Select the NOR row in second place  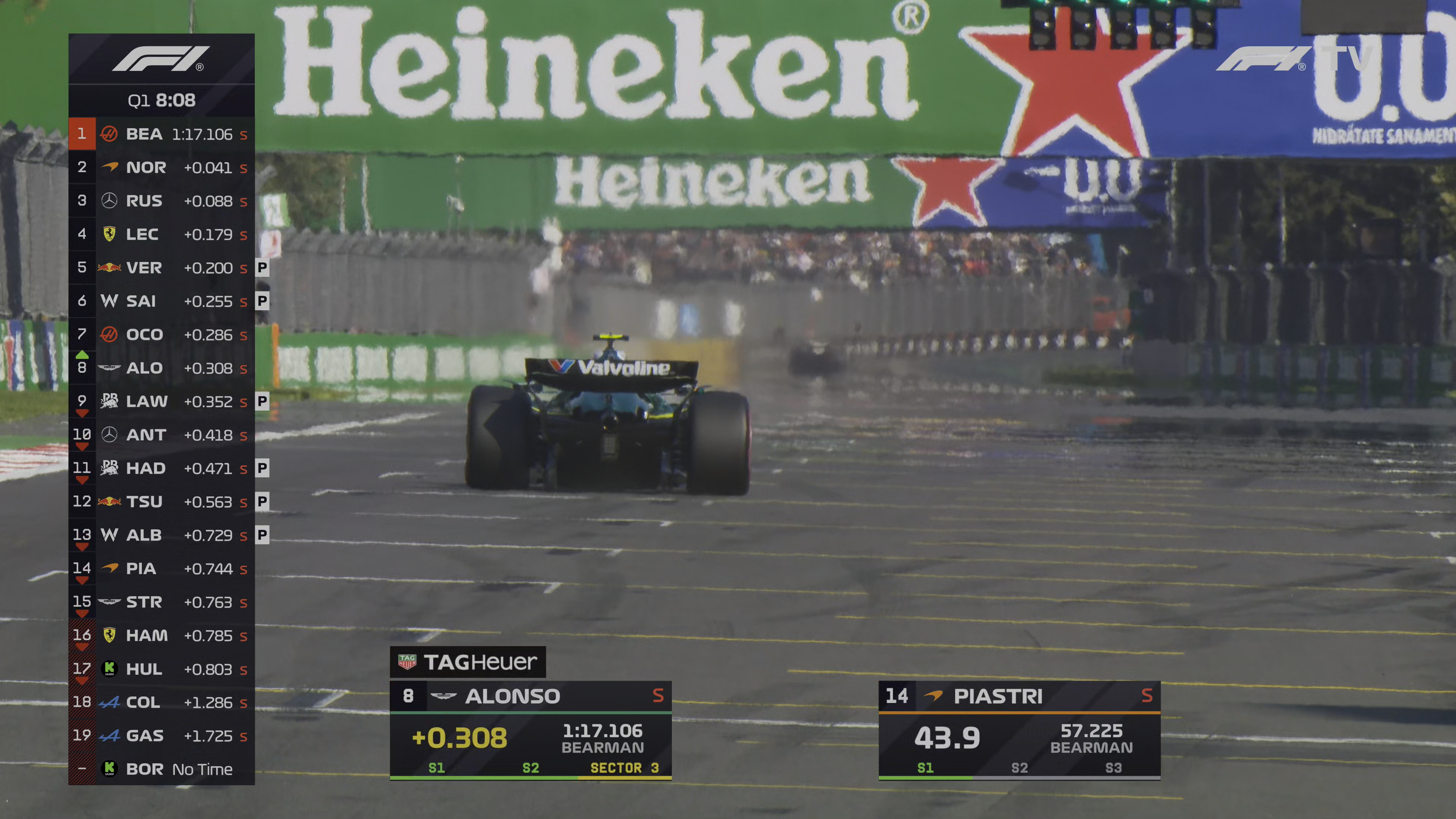[x=162, y=167]
